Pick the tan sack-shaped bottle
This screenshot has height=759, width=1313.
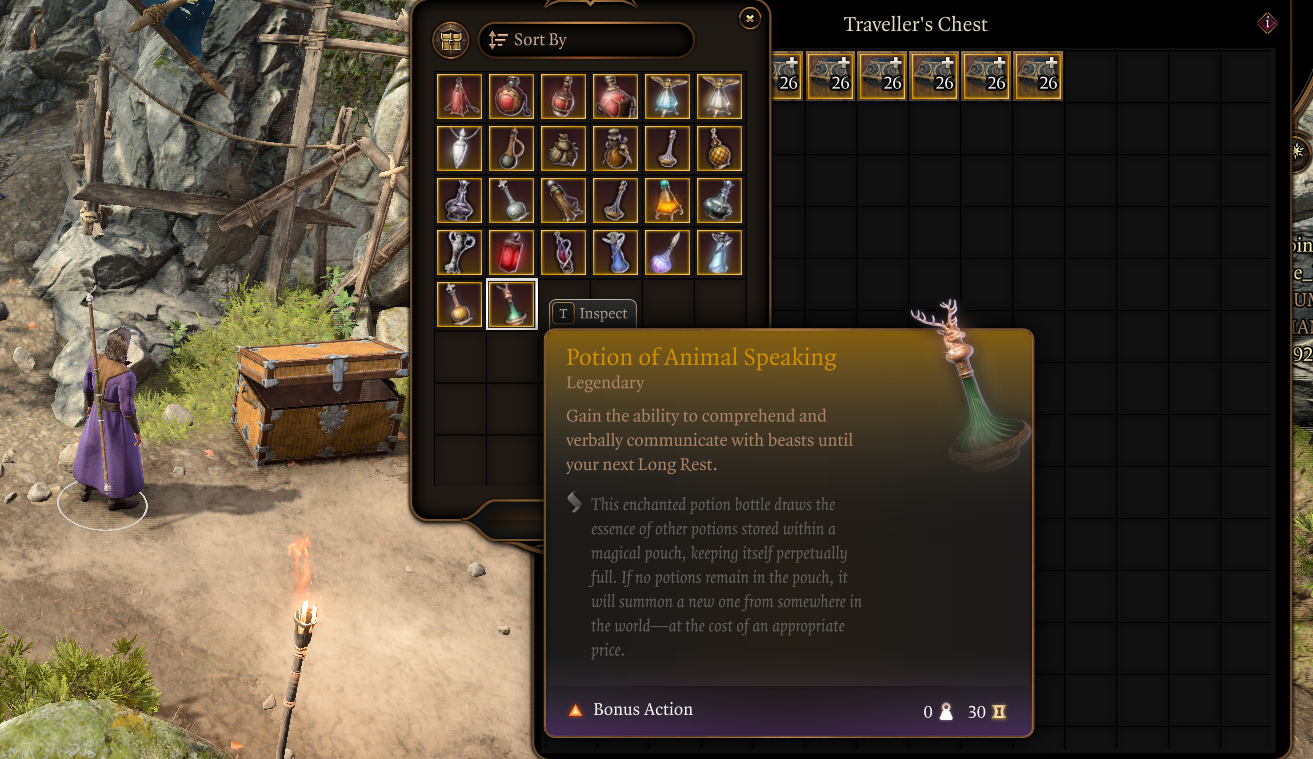[564, 148]
